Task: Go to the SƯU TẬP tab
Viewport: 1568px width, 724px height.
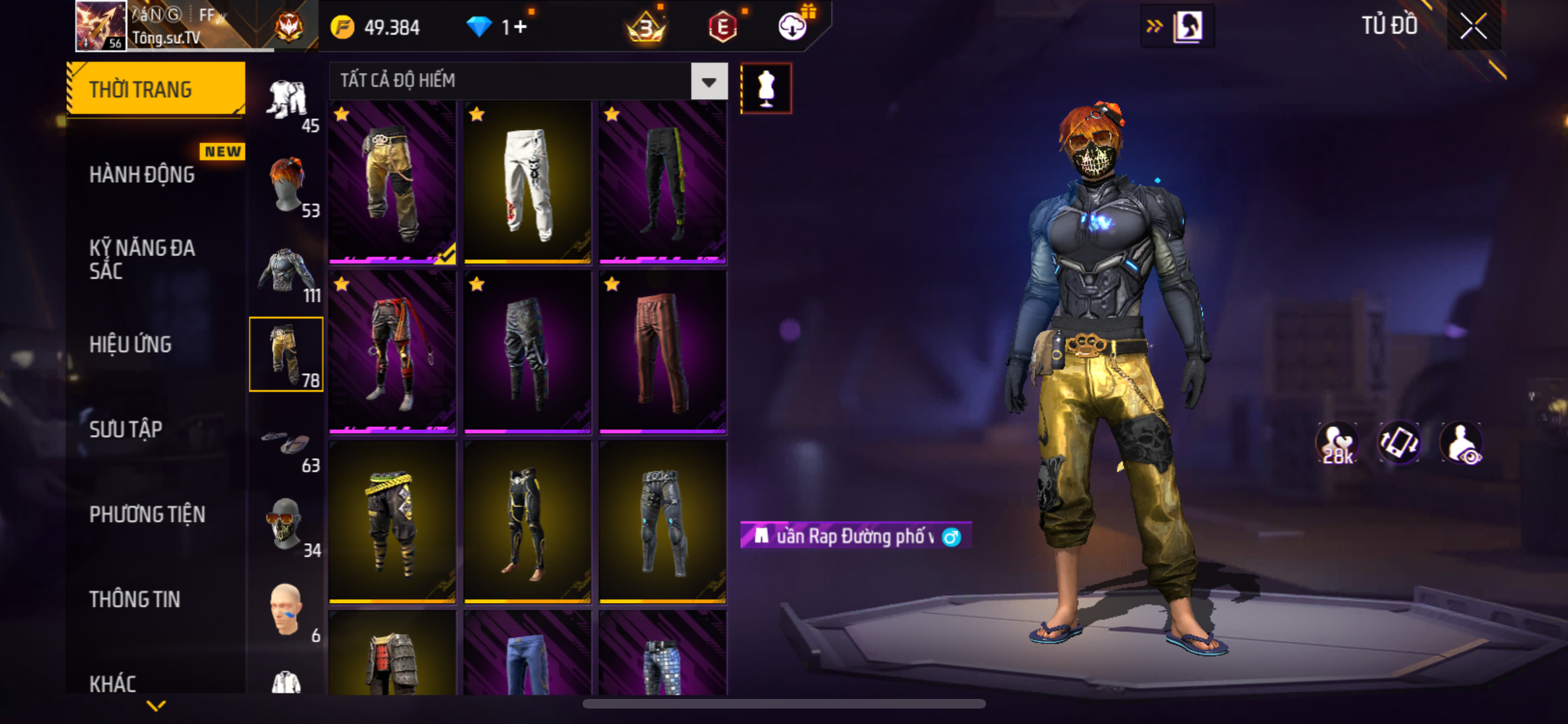Action: click(126, 429)
